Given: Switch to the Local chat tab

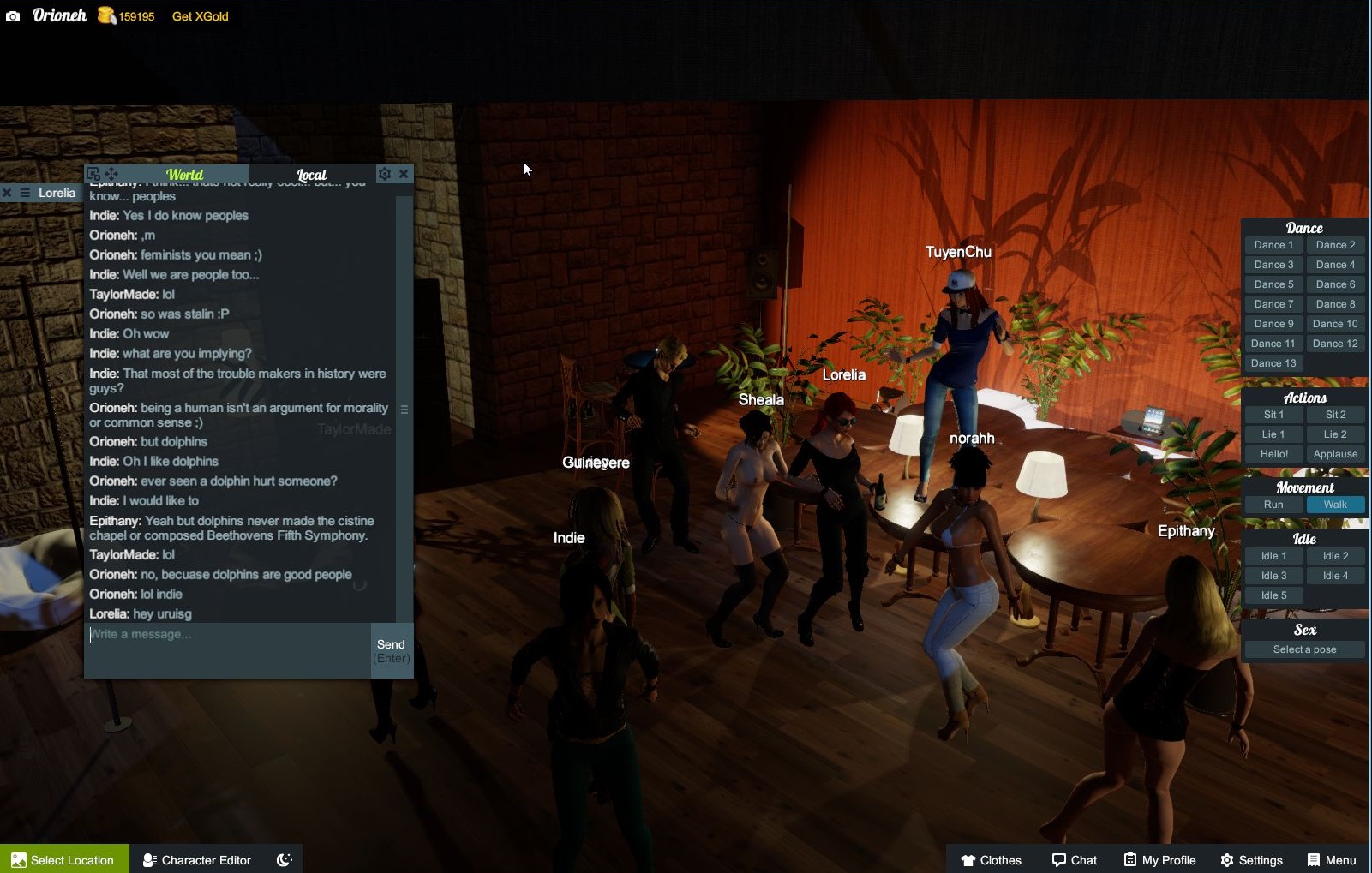Looking at the screenshot, I should click(311, 175).
